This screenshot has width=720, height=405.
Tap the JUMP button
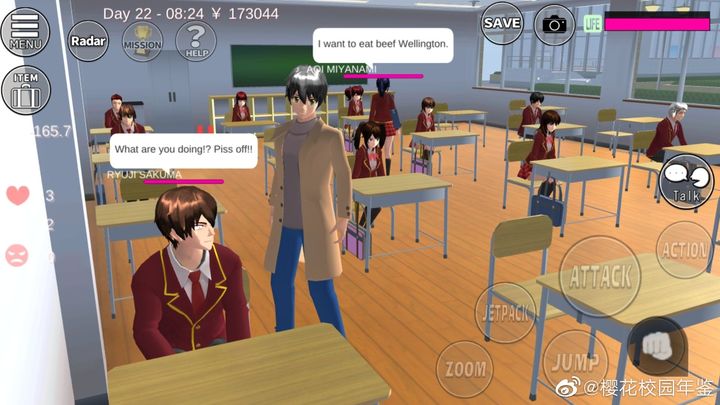(573, 360)
